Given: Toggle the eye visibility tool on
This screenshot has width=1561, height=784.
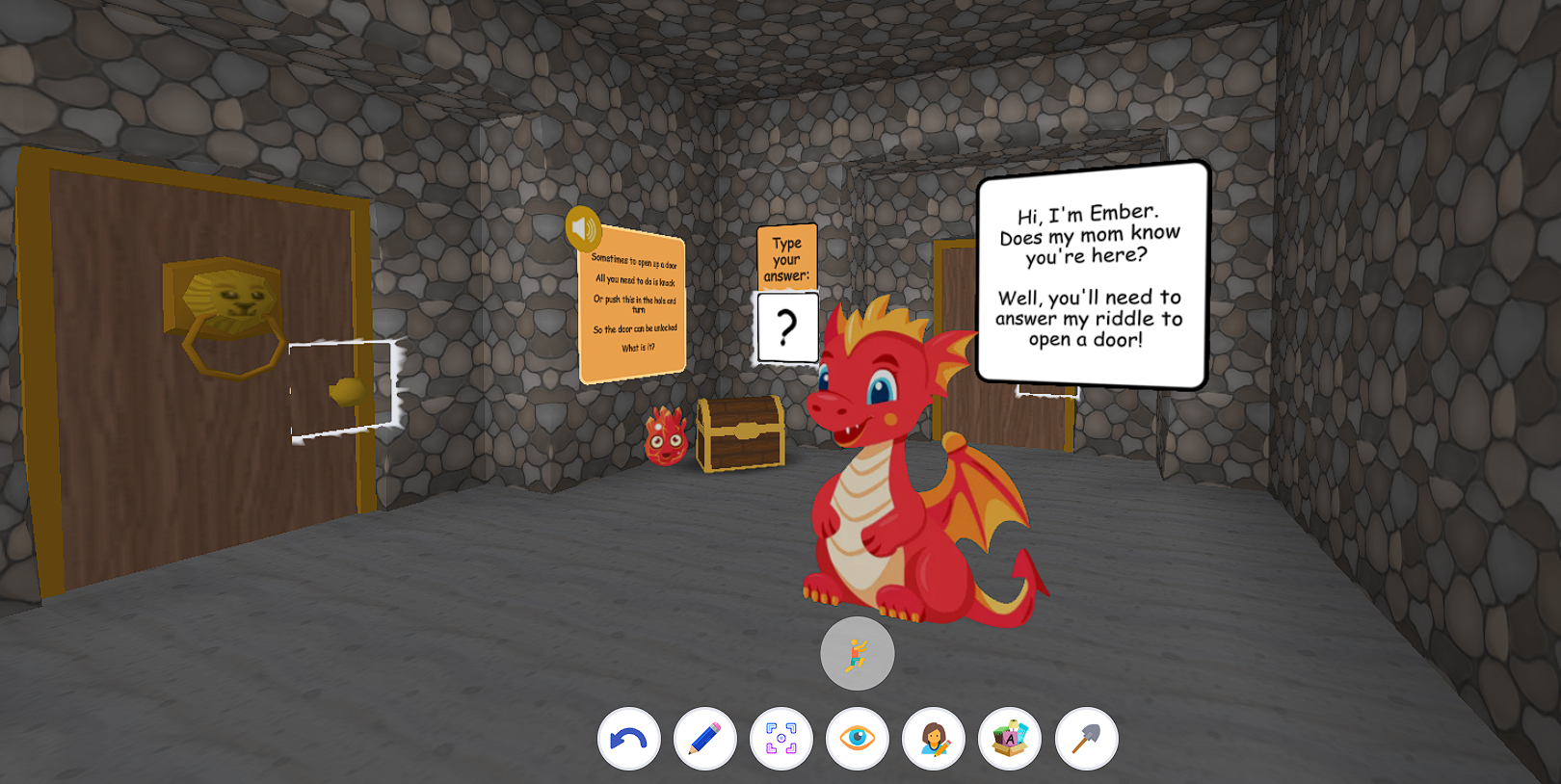Looking at the screenshot, I should click(x=860, y=737).
